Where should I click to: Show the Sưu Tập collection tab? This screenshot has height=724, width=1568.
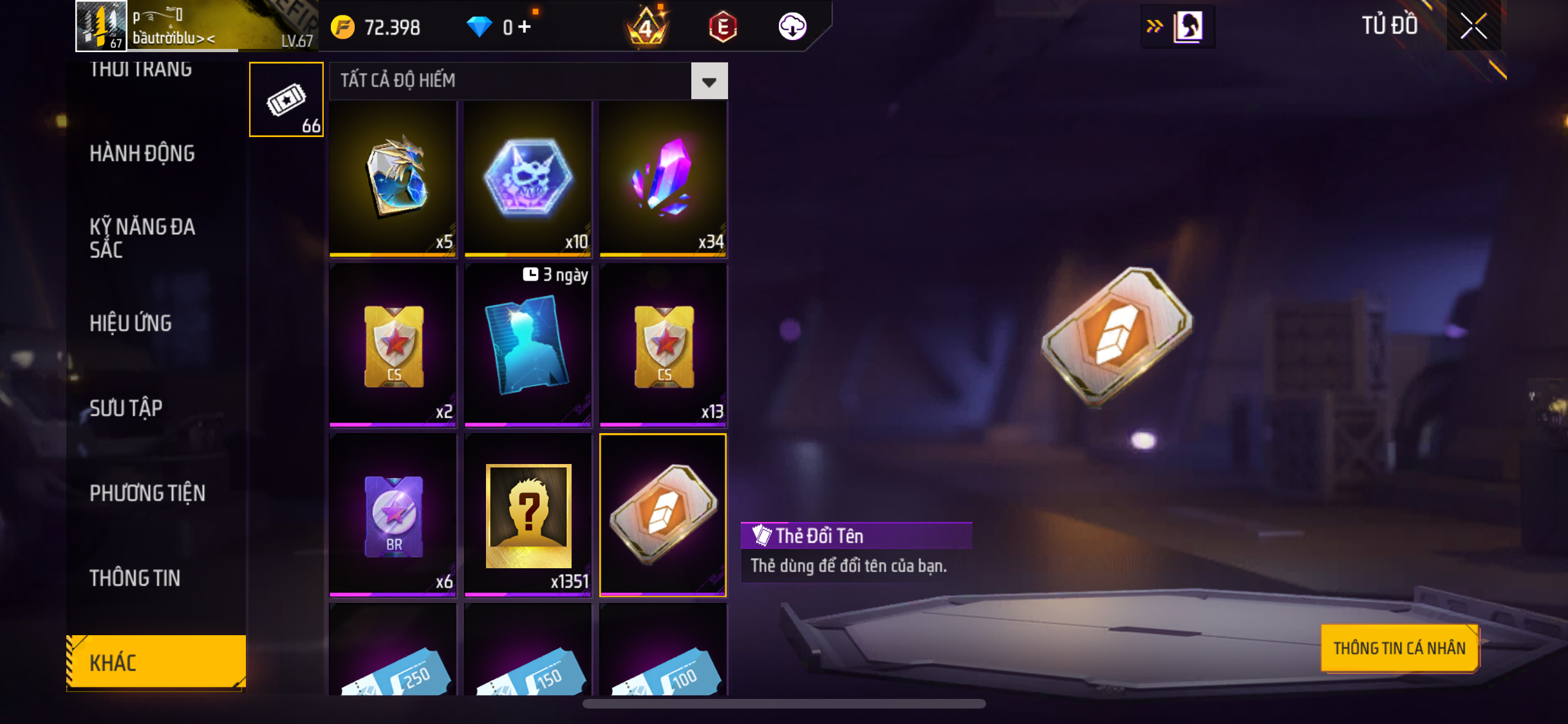tap(126, 408)
